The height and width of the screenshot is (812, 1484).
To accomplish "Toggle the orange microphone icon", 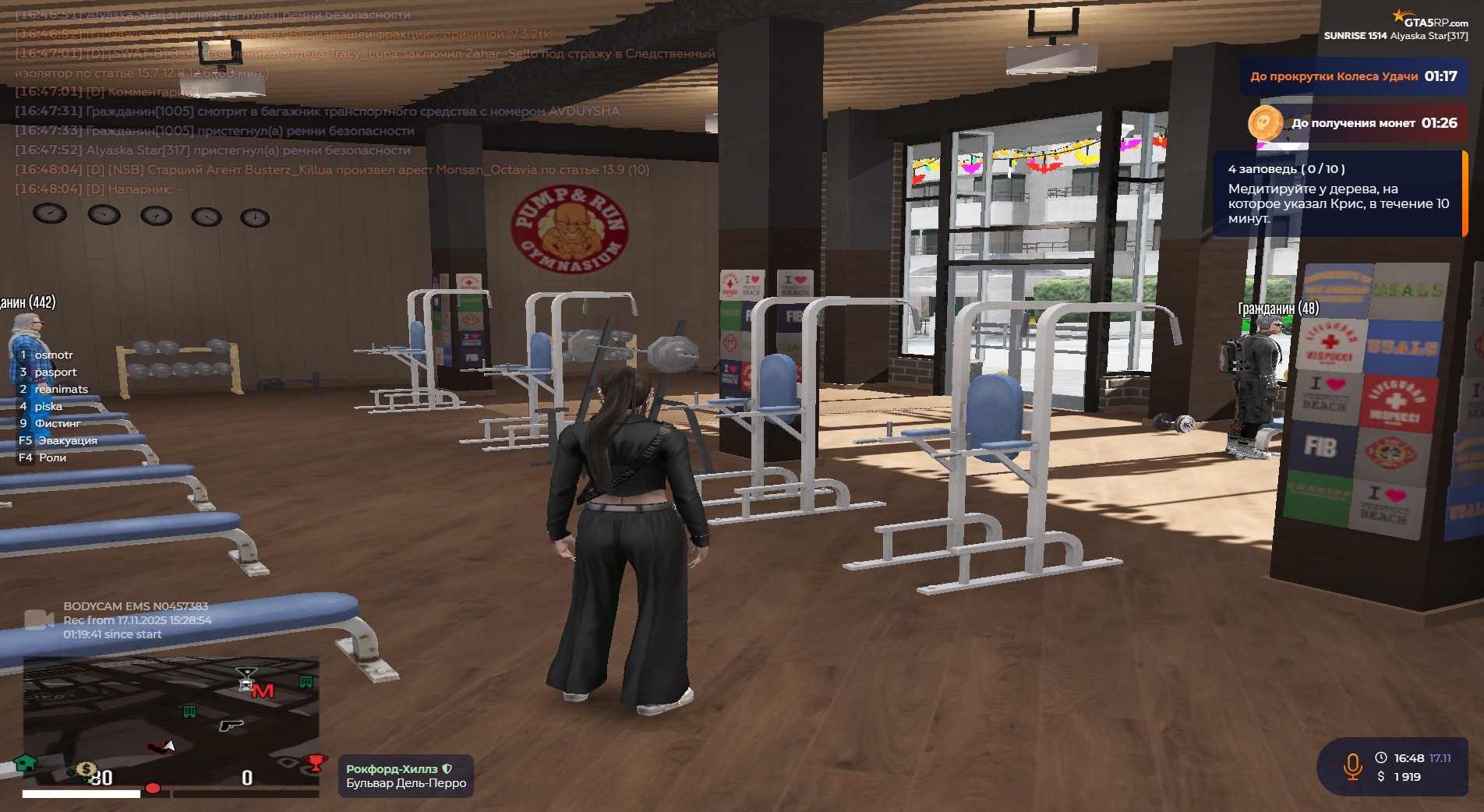I will (x=1352, y=767).
